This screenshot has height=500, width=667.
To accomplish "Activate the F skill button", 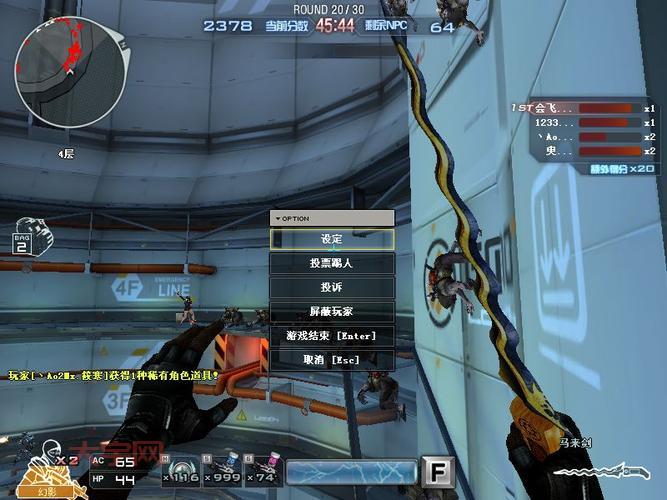I will 438,471.
